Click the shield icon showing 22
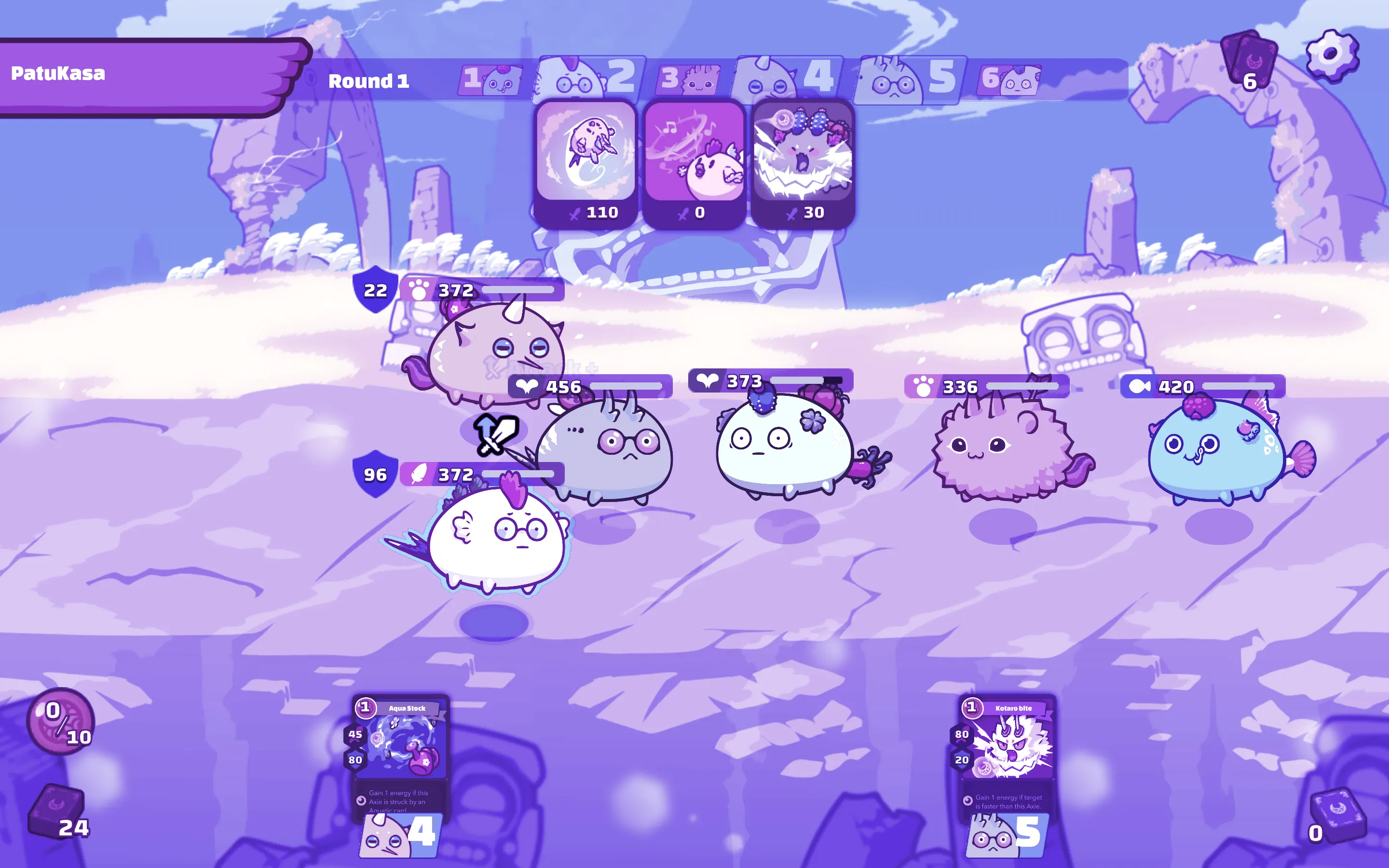This screenshot has width=1389, height=868. pyautogui.click(x=374, y=290)
